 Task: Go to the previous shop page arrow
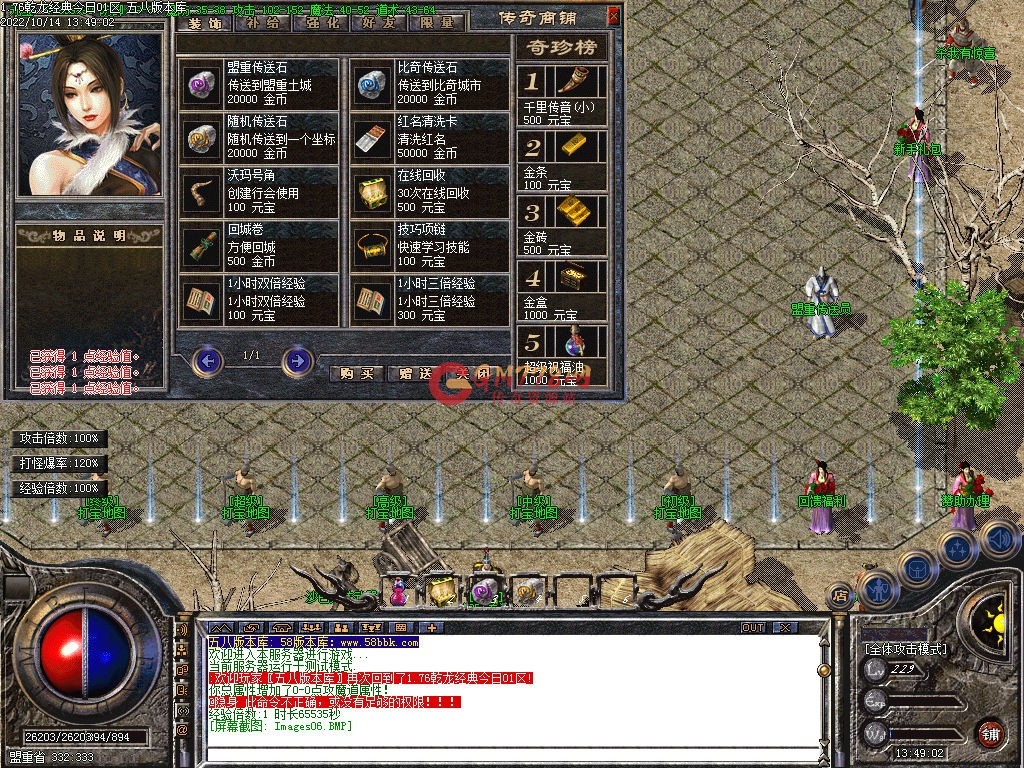[207, 360]
